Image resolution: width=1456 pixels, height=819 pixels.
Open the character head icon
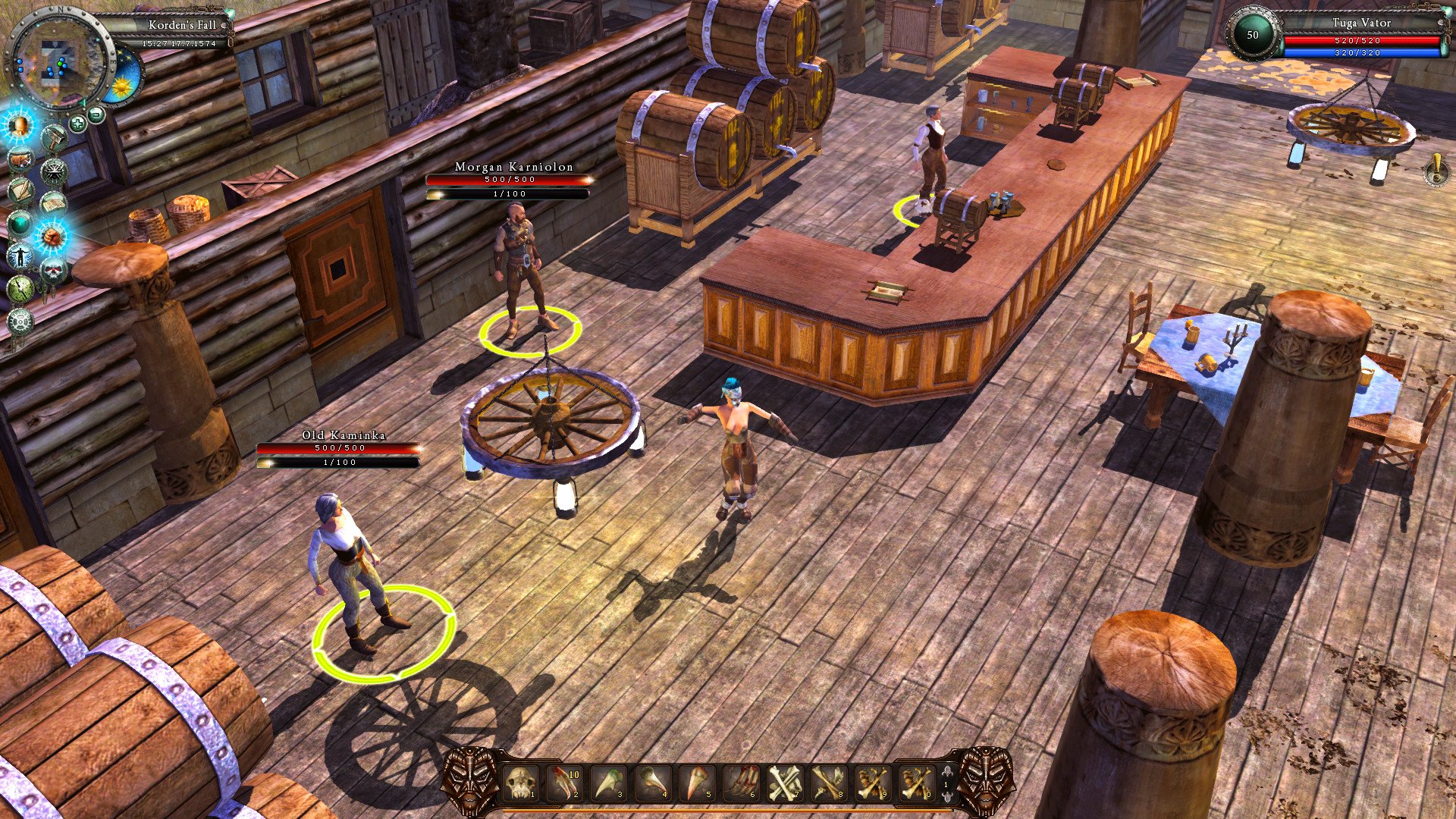[x=19, y=126]
